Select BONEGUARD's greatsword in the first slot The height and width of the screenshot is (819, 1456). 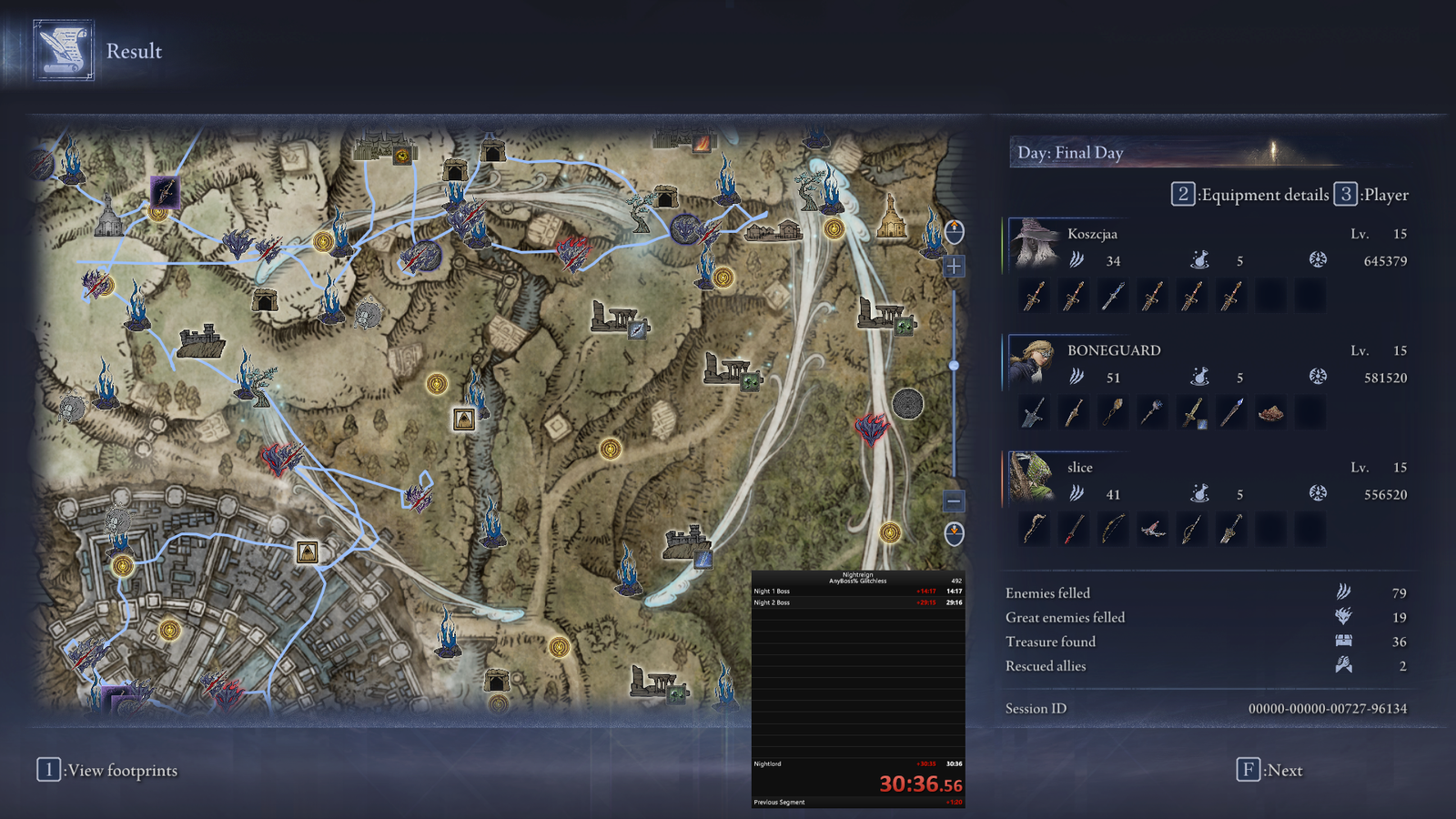coord(1034,413)
